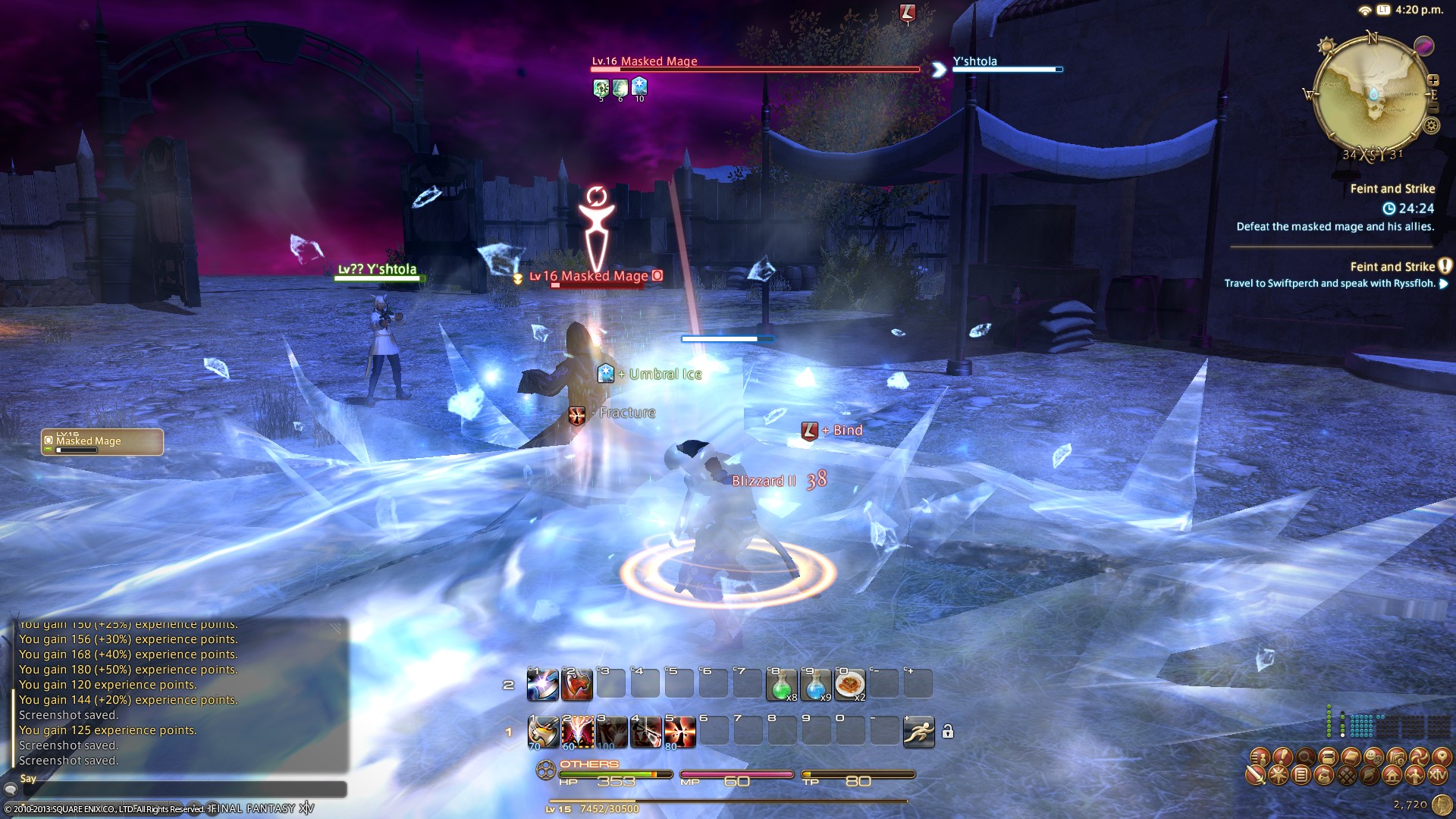
Task: Click the circular minimap
Action: [1370, 96]
